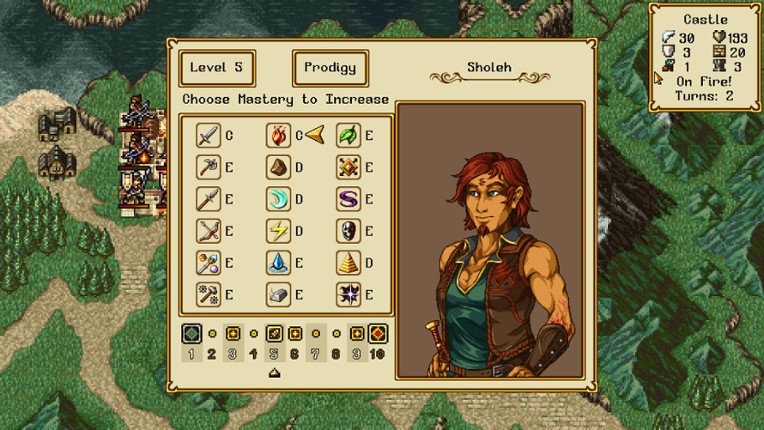This screenshot has width=764, height=430.
Task: Pick the spear mastery icon
Action: [x=208, y=199]
